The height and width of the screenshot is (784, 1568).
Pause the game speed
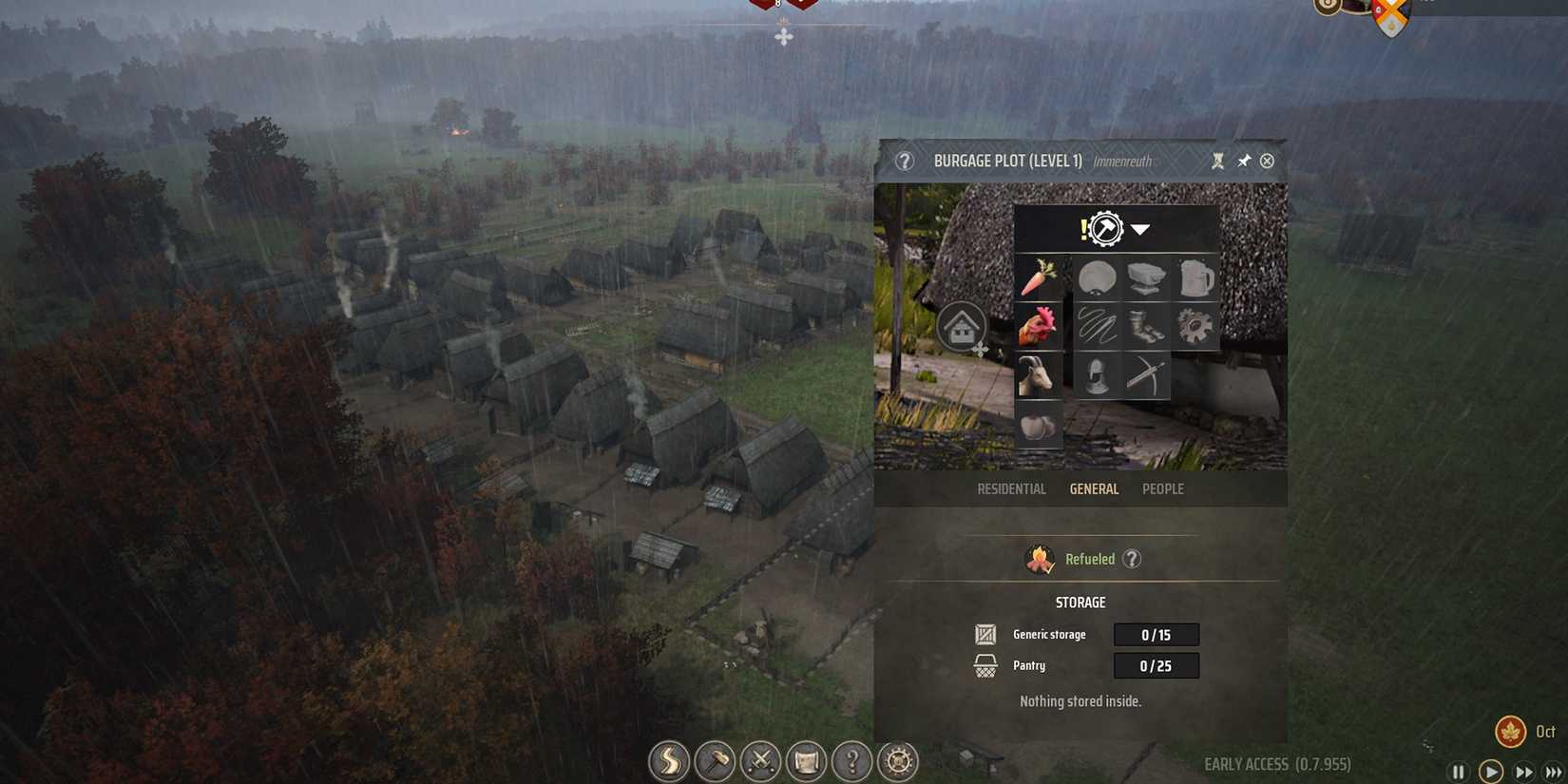(x=1458, y=773)
